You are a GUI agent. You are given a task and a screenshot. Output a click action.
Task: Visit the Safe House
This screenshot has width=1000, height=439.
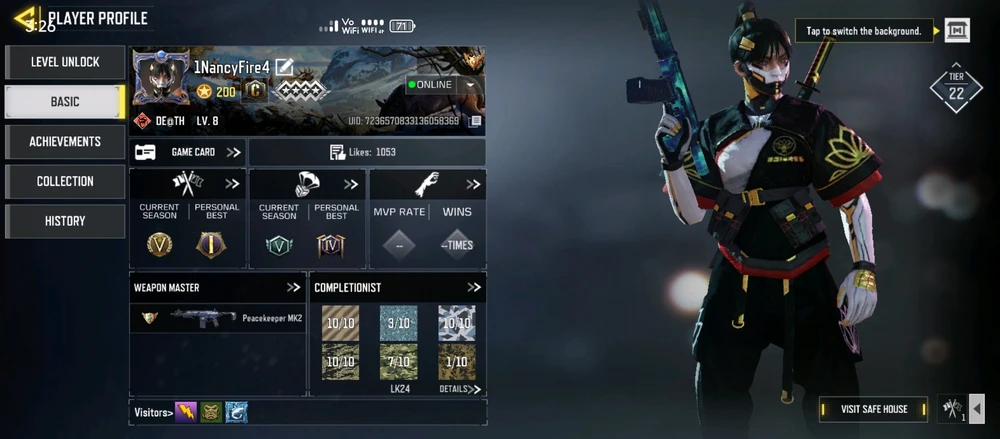873,409
